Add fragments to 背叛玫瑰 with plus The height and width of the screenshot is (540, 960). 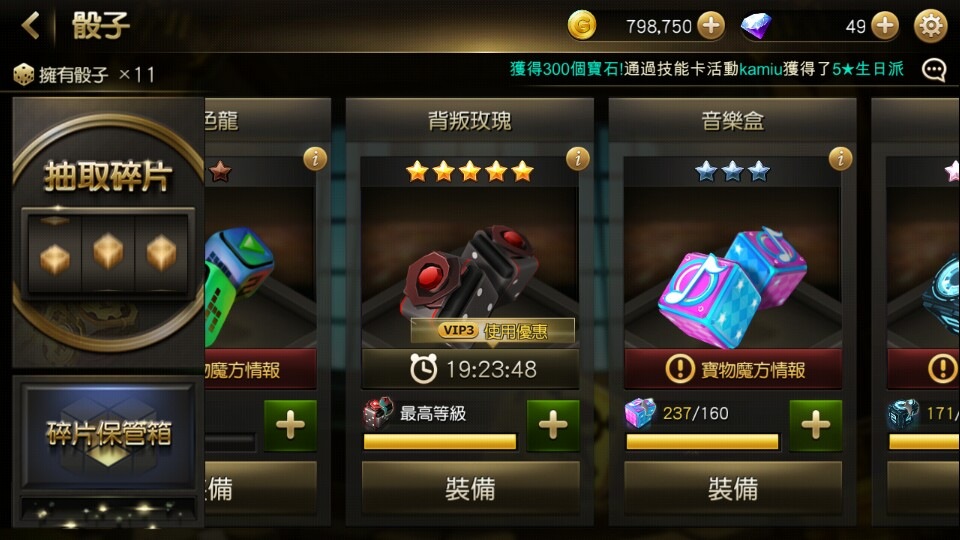pos(553,425)
